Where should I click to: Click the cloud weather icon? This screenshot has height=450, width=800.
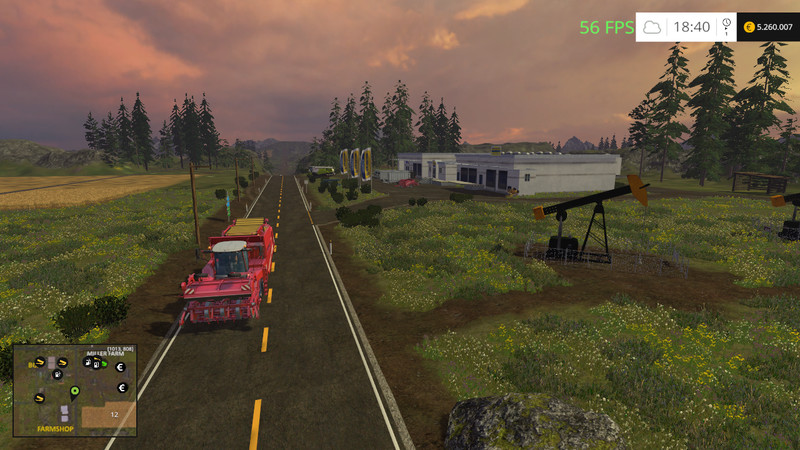pos(652,28)
